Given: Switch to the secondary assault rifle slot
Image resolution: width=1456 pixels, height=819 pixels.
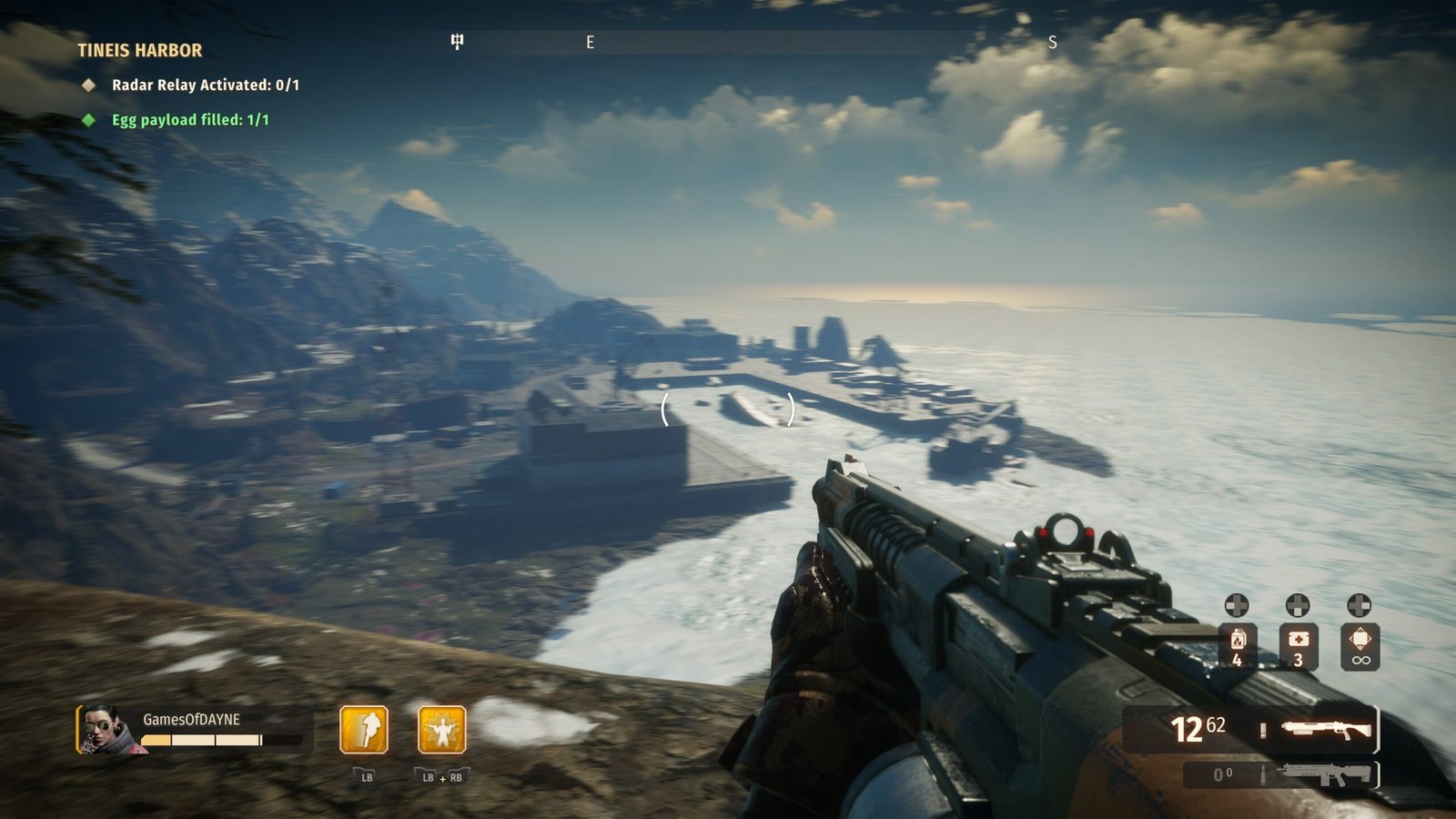Looking at the screenshot, I should point(1323,774).
